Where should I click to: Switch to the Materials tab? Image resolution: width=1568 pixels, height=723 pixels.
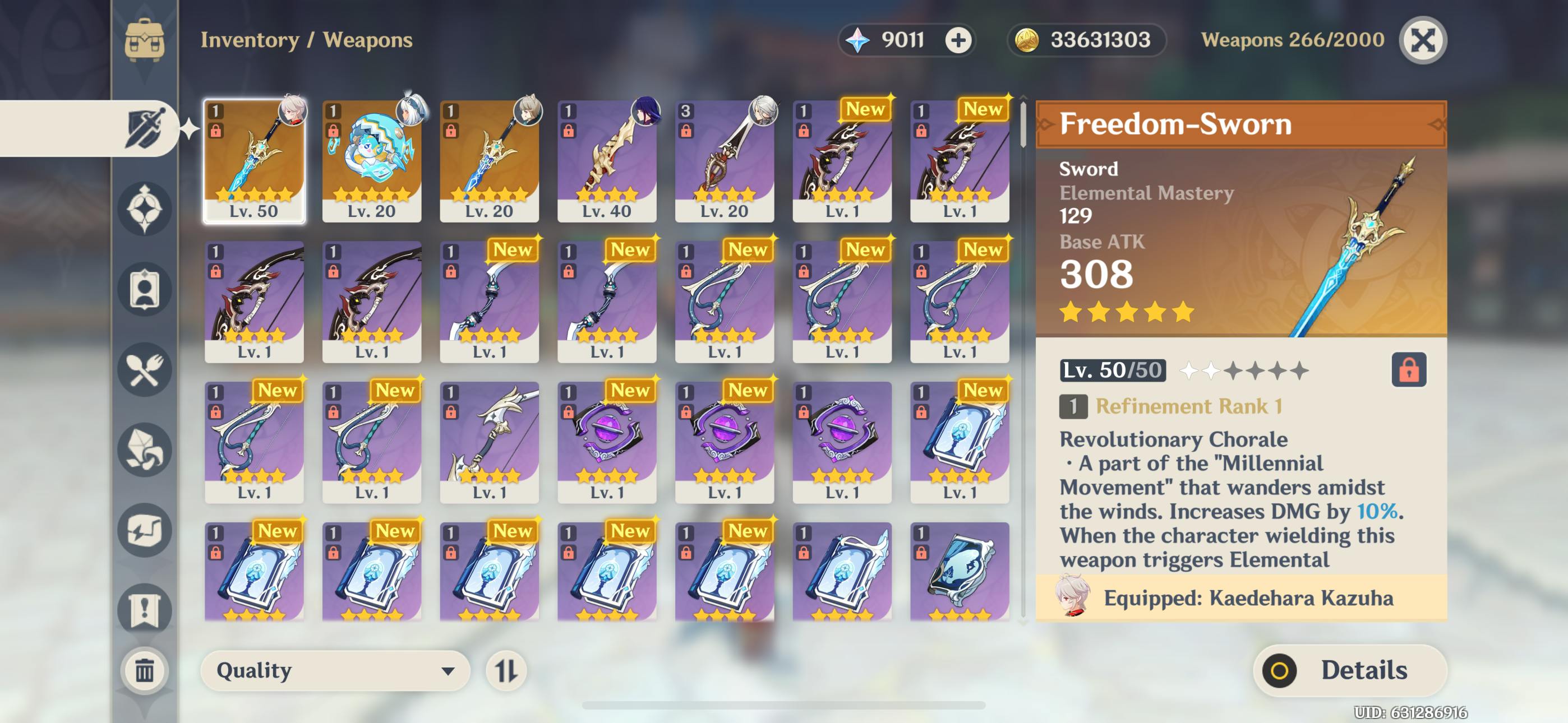144,449
